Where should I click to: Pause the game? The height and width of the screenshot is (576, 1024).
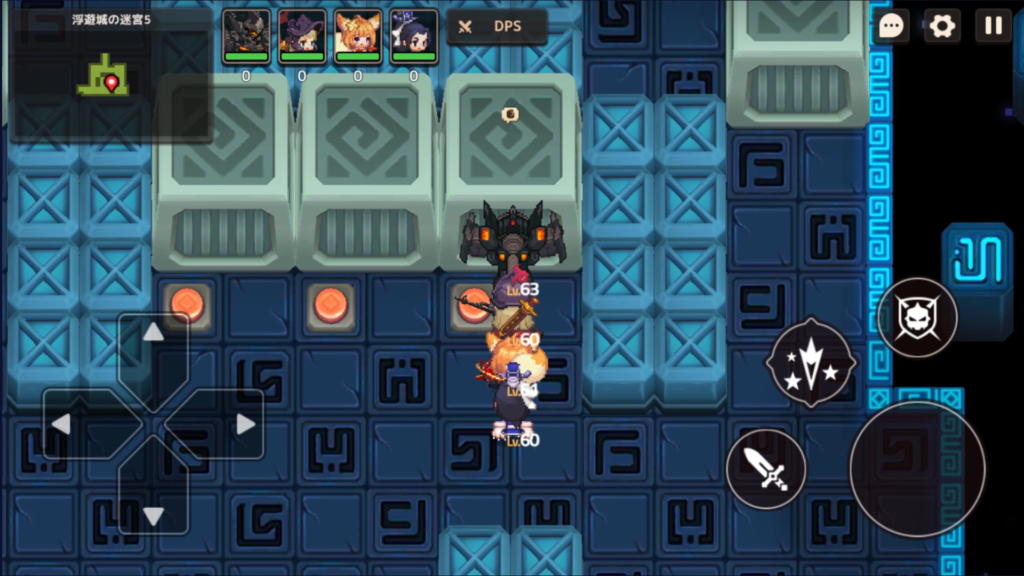(993, 26)
